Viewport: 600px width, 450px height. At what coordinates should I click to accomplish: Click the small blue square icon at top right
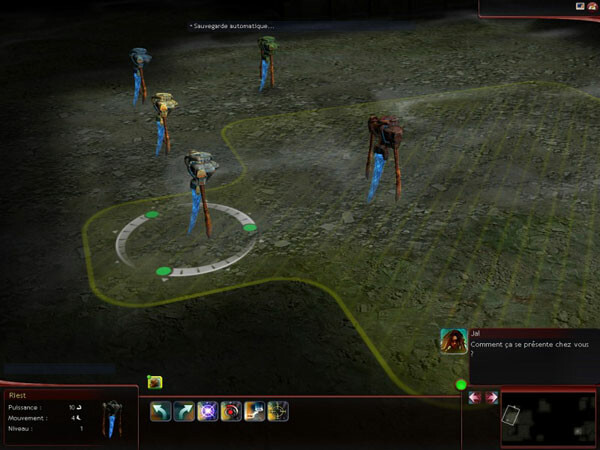pos(579,6)
